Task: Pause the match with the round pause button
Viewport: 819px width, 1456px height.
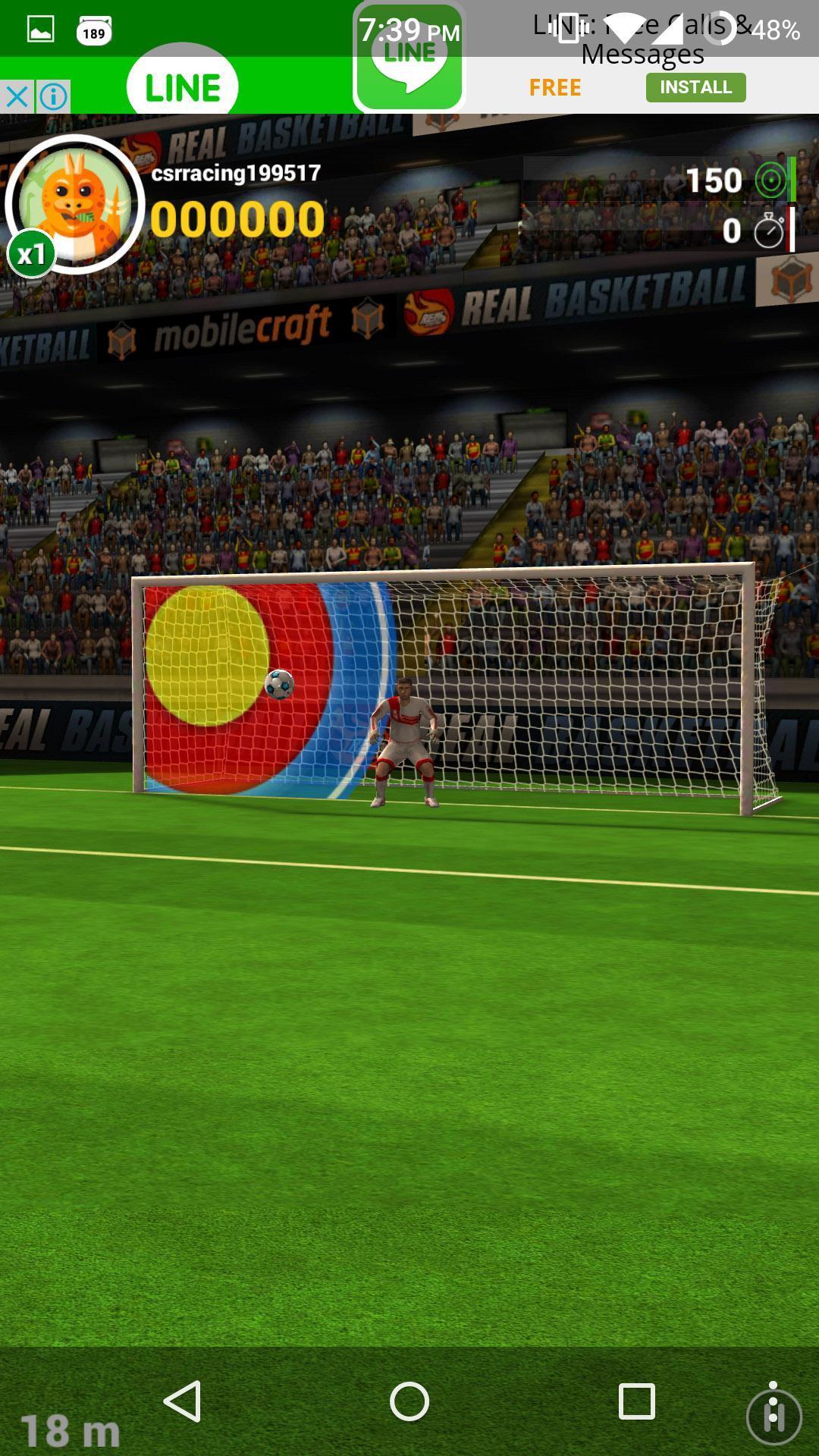Action: pos(773,1415)
